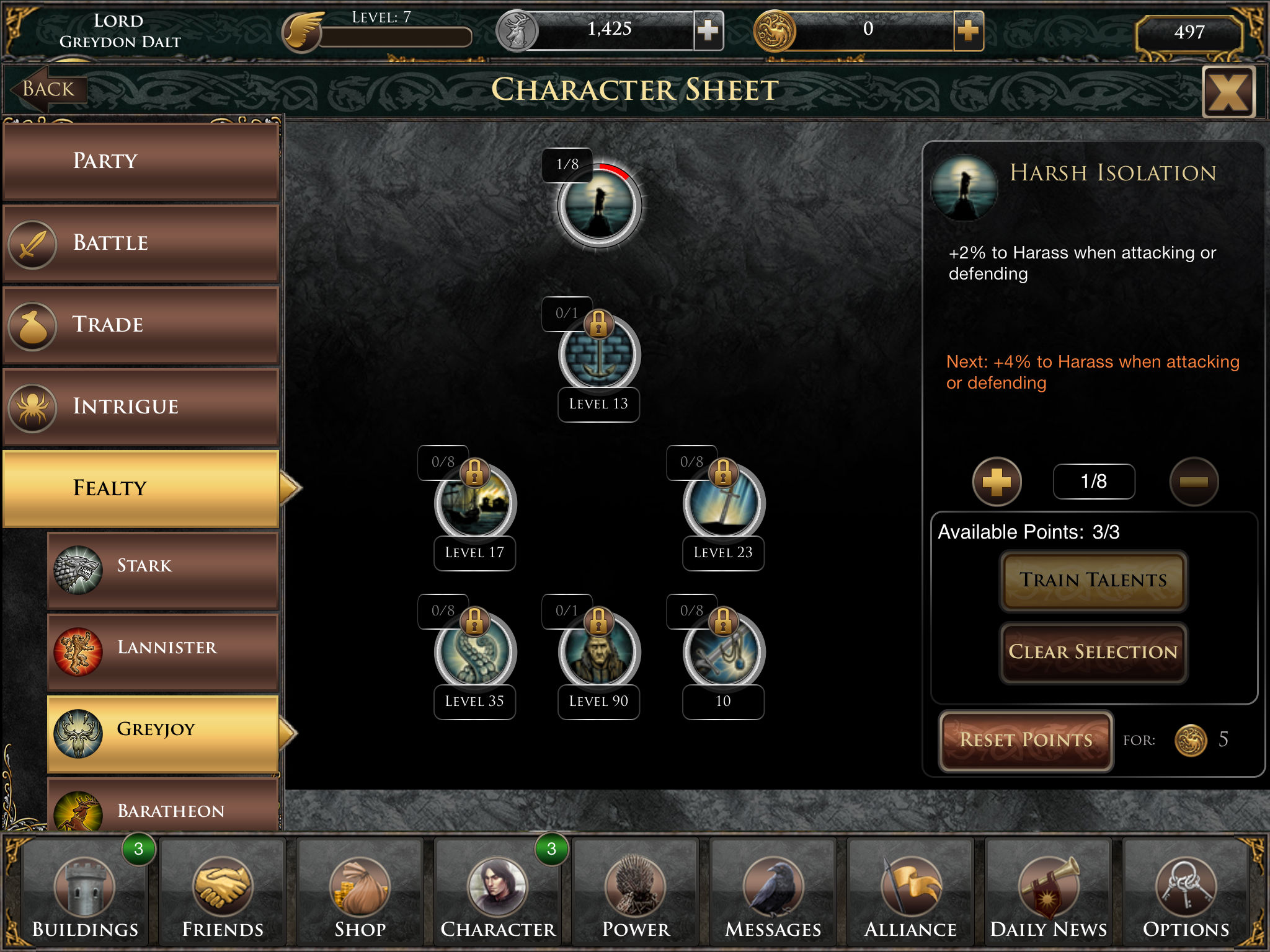The height and width of the screenshot is (952, 1270).
Task: Confirm with the Train Talents button
Action: [1093, 581]
